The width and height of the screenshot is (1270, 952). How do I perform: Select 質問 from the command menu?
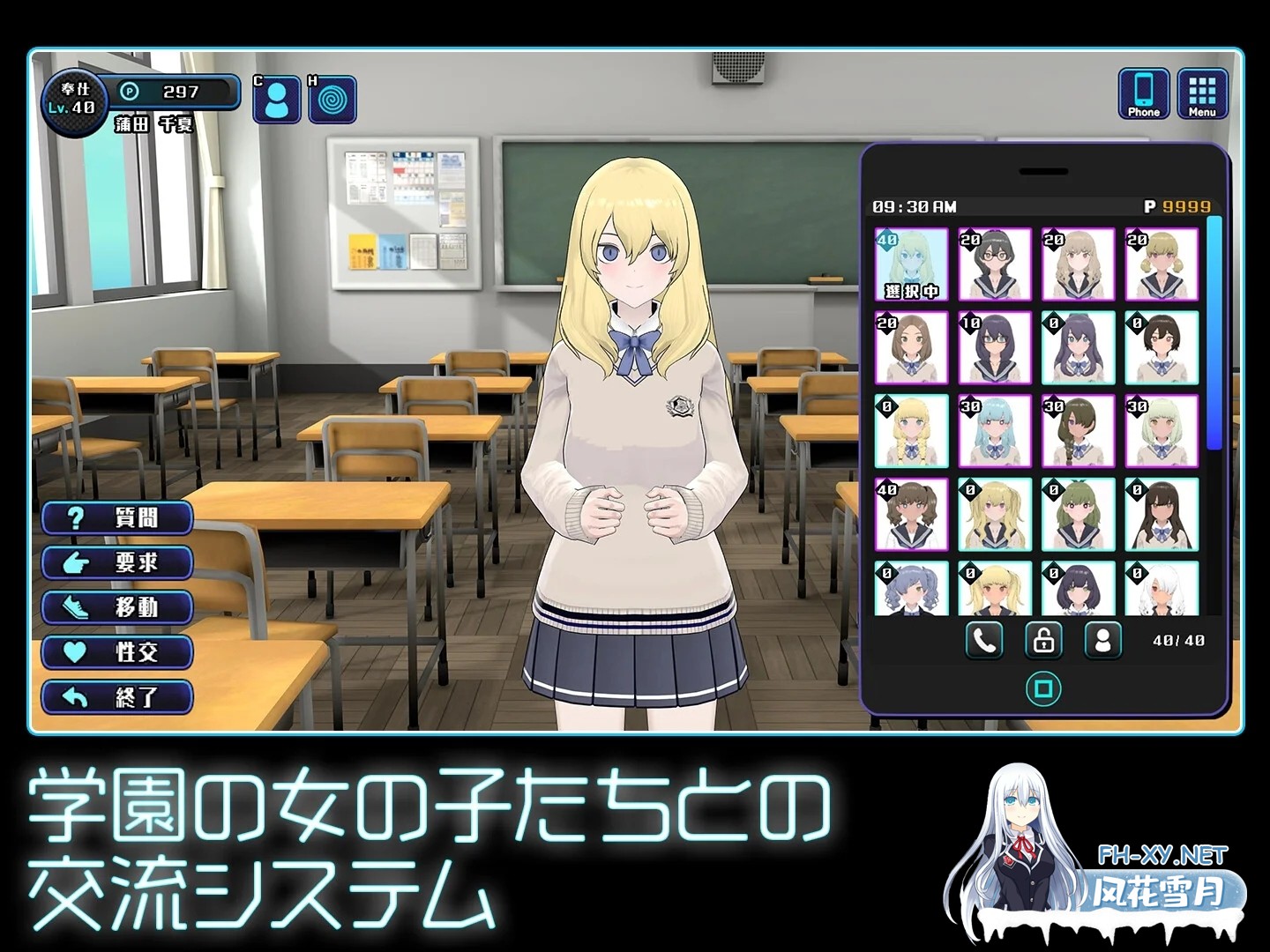pyautogui.click(x=117, y=518)
